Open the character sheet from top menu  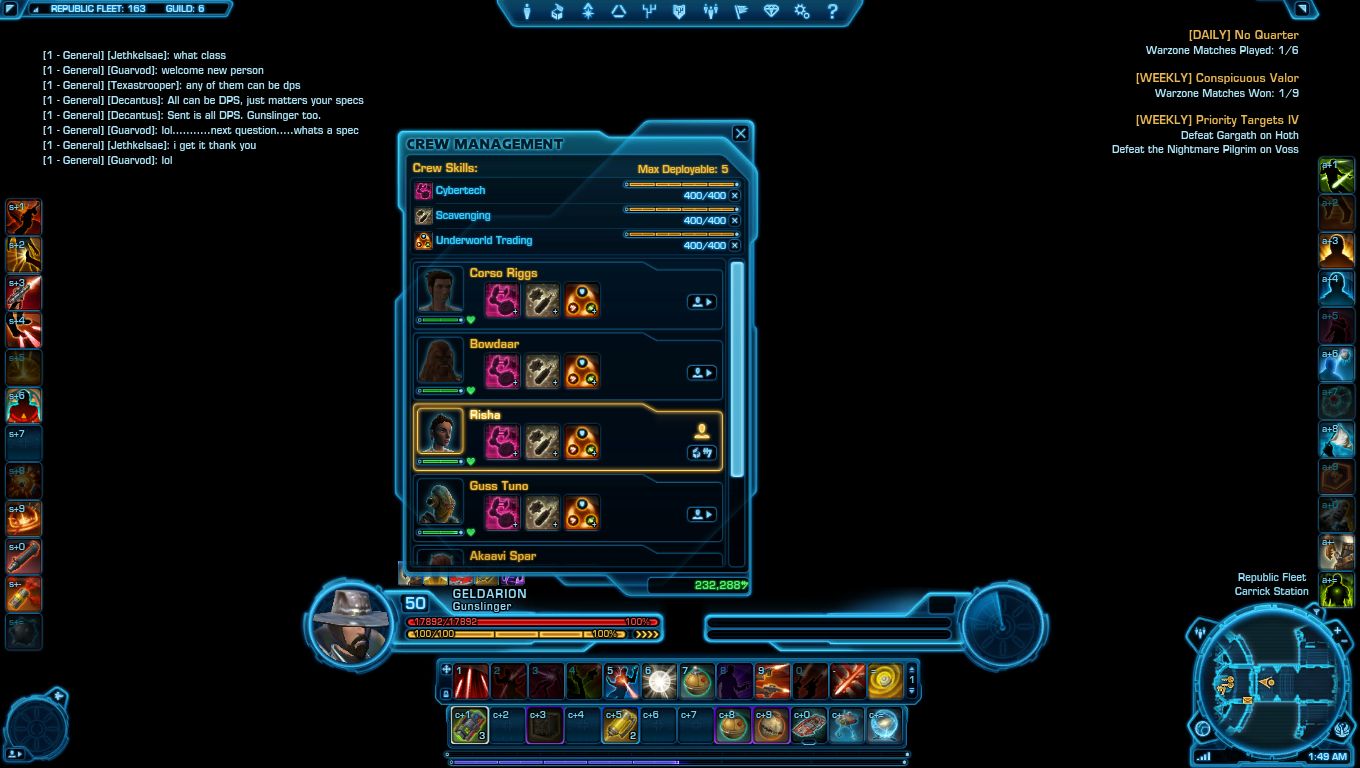tap(527, 12)
